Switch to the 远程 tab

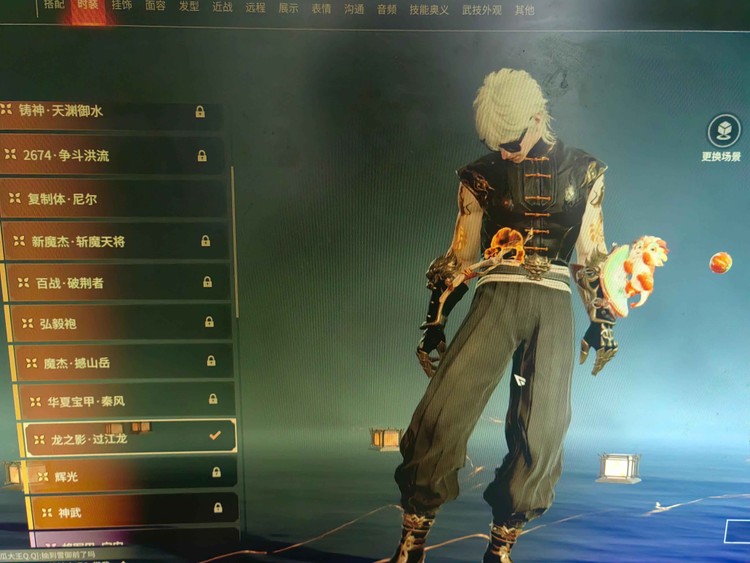pos(255,8)
